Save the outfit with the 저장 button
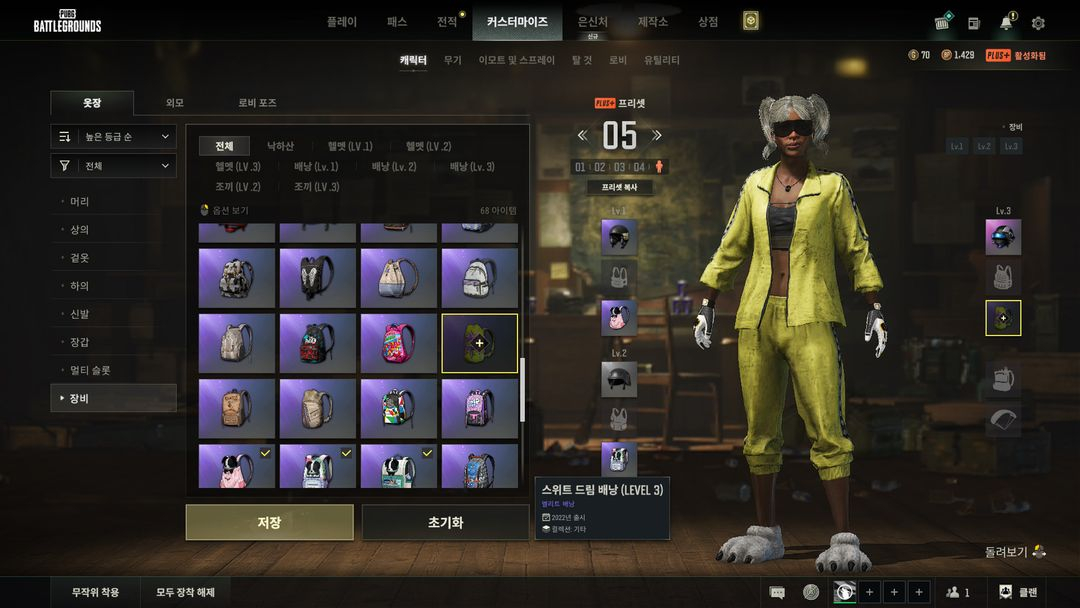The width and height of the screenshot is (1080, 608). click(x=269, y=522)
